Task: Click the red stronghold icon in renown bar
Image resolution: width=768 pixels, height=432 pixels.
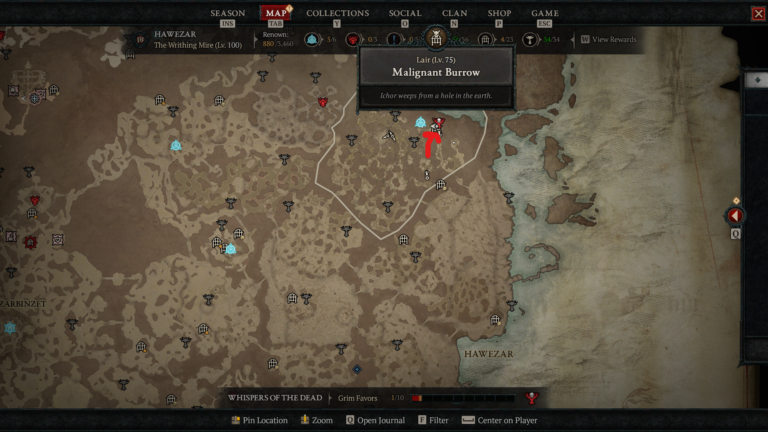Action: [354, 40]
